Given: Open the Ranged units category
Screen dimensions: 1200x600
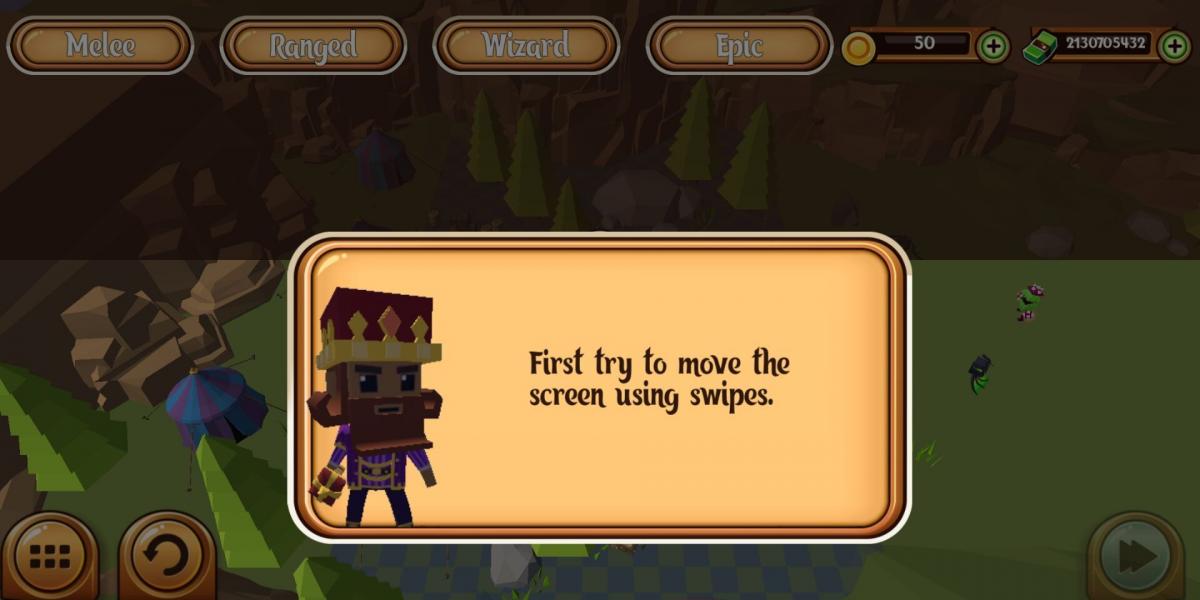Looking at the screenshot, I should pos(313,45).
